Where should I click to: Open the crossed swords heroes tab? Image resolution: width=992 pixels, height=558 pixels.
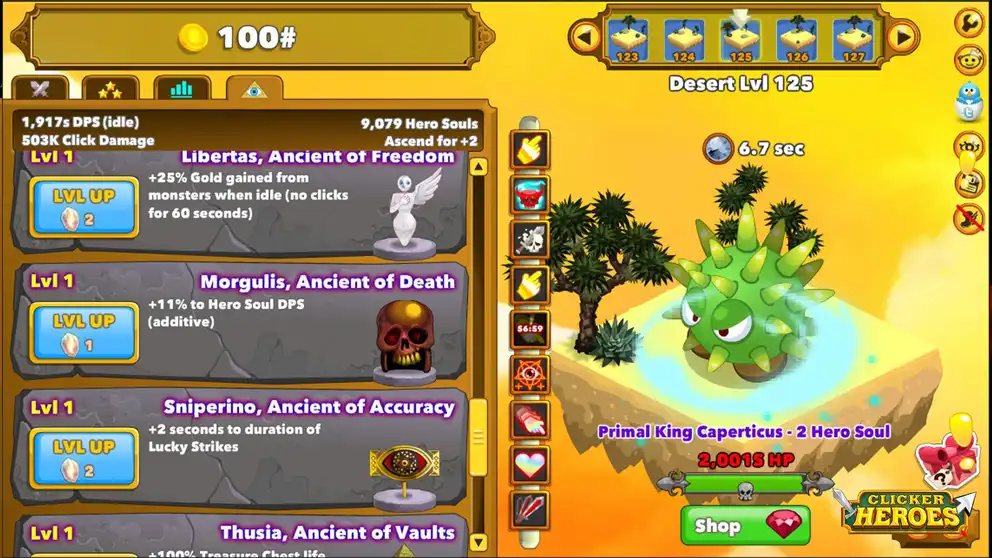coord(41,90)
